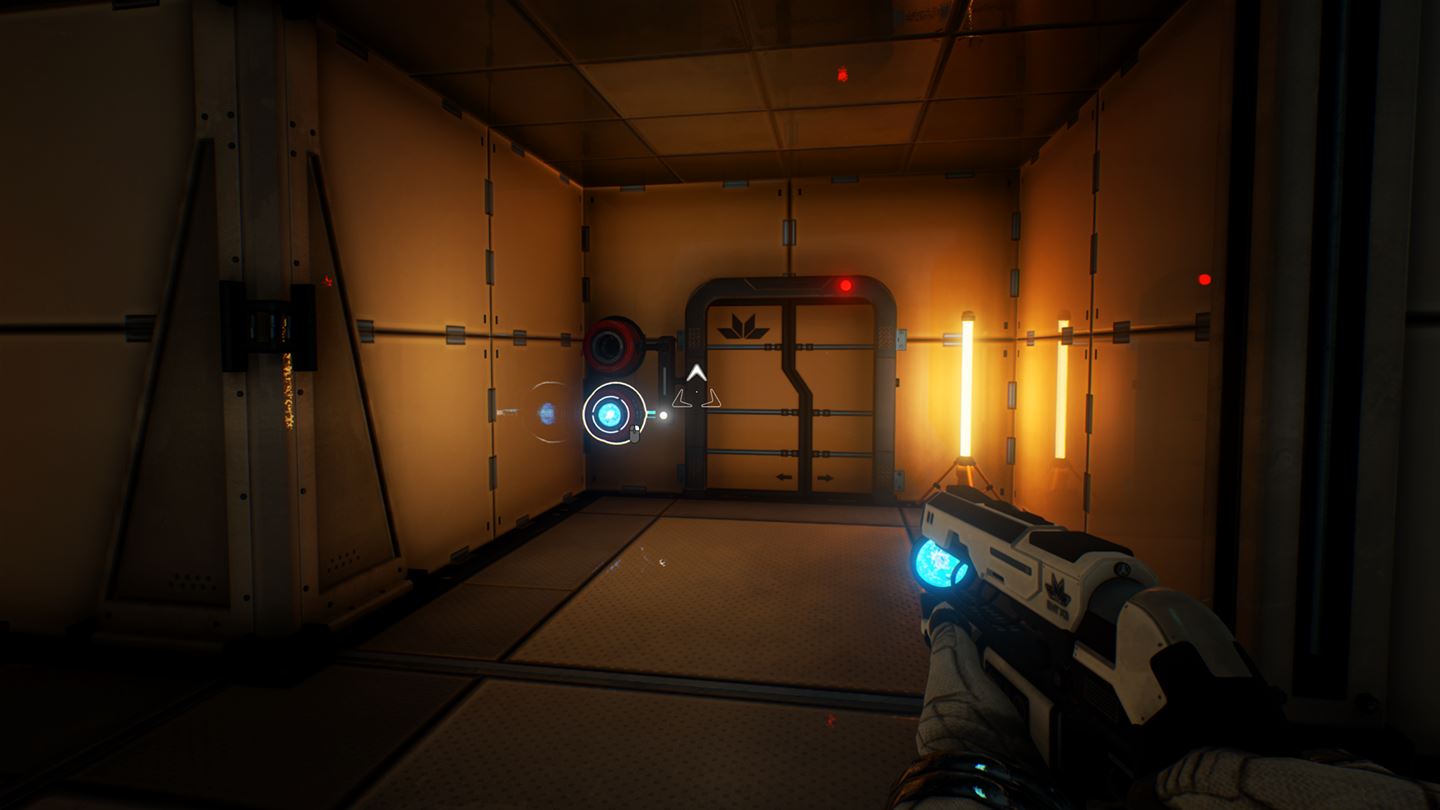Click the tall yellow light tube left of the door

(x=965, y=390)
